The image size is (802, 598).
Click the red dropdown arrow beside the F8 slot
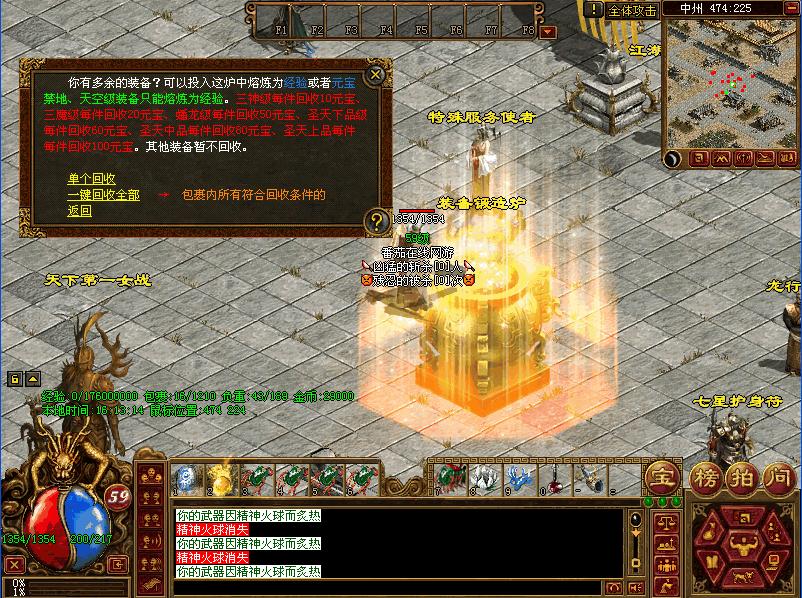coord(546,31)
